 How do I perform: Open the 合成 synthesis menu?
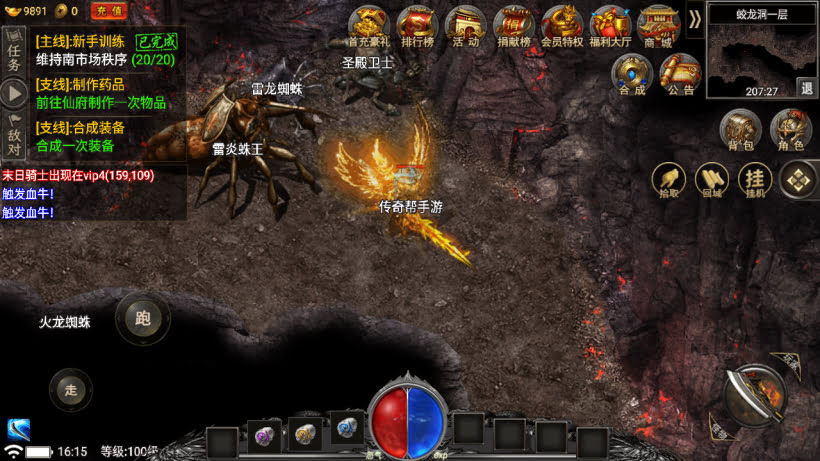point(632,74)
